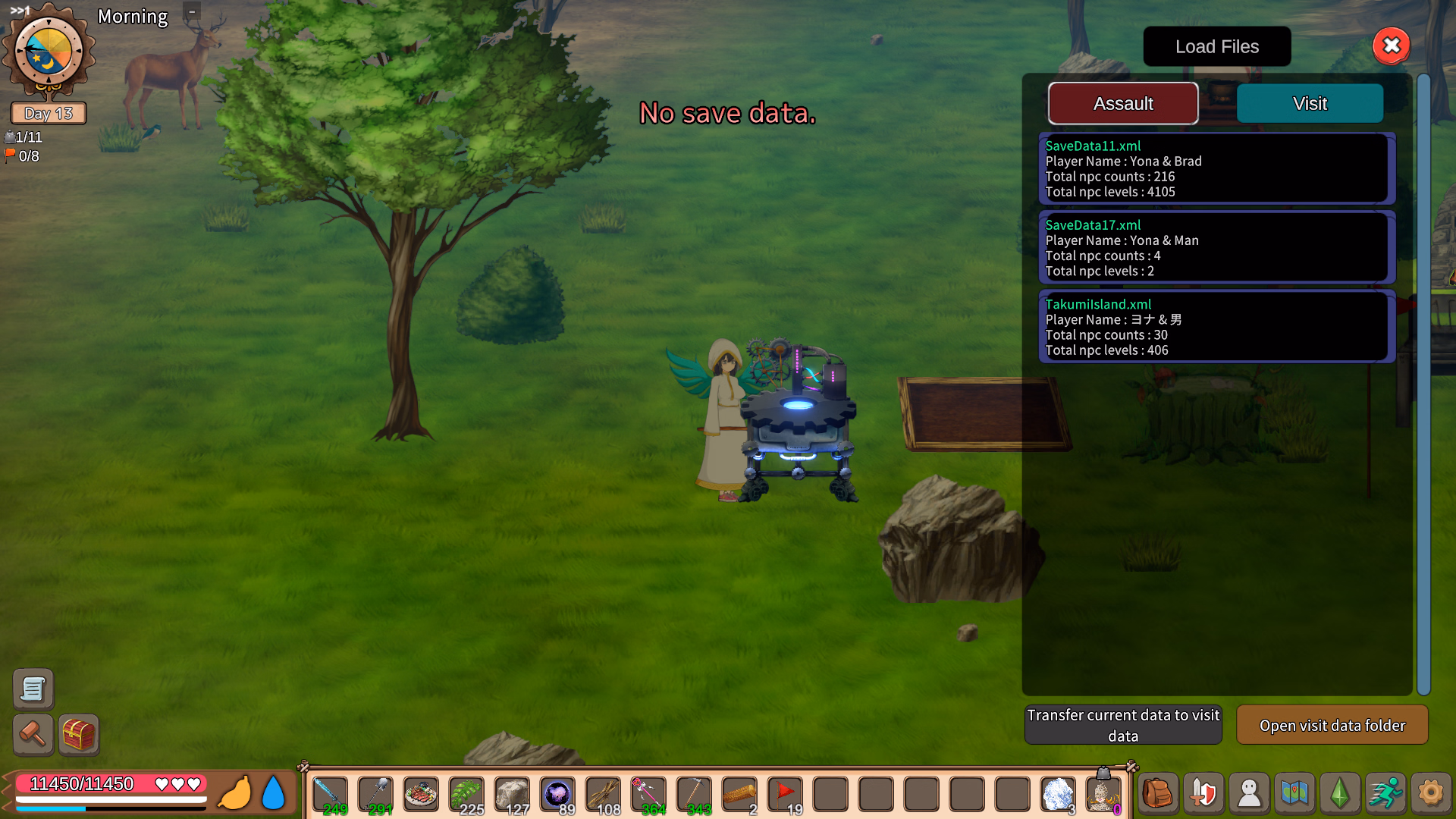1456x819 pixels.
Task: Click Transfer current data to visit data
Action: [1122, 725]
